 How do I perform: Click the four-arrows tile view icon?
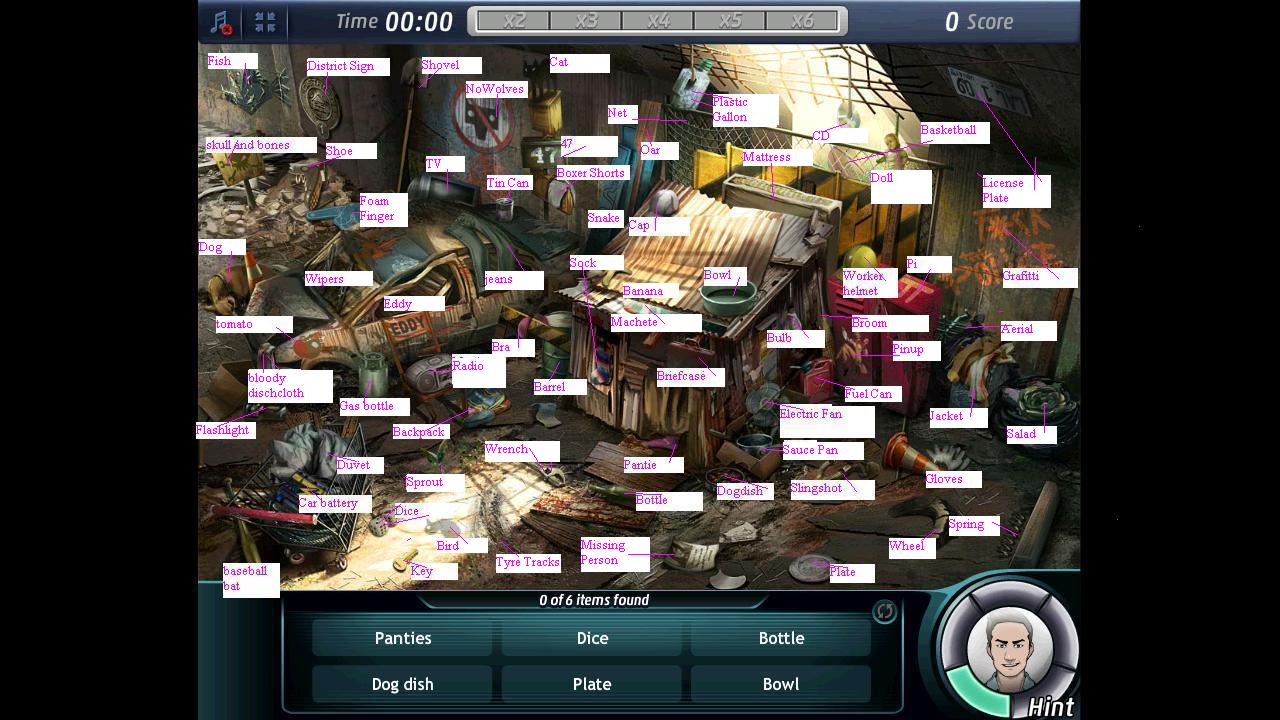click(265, 21)
